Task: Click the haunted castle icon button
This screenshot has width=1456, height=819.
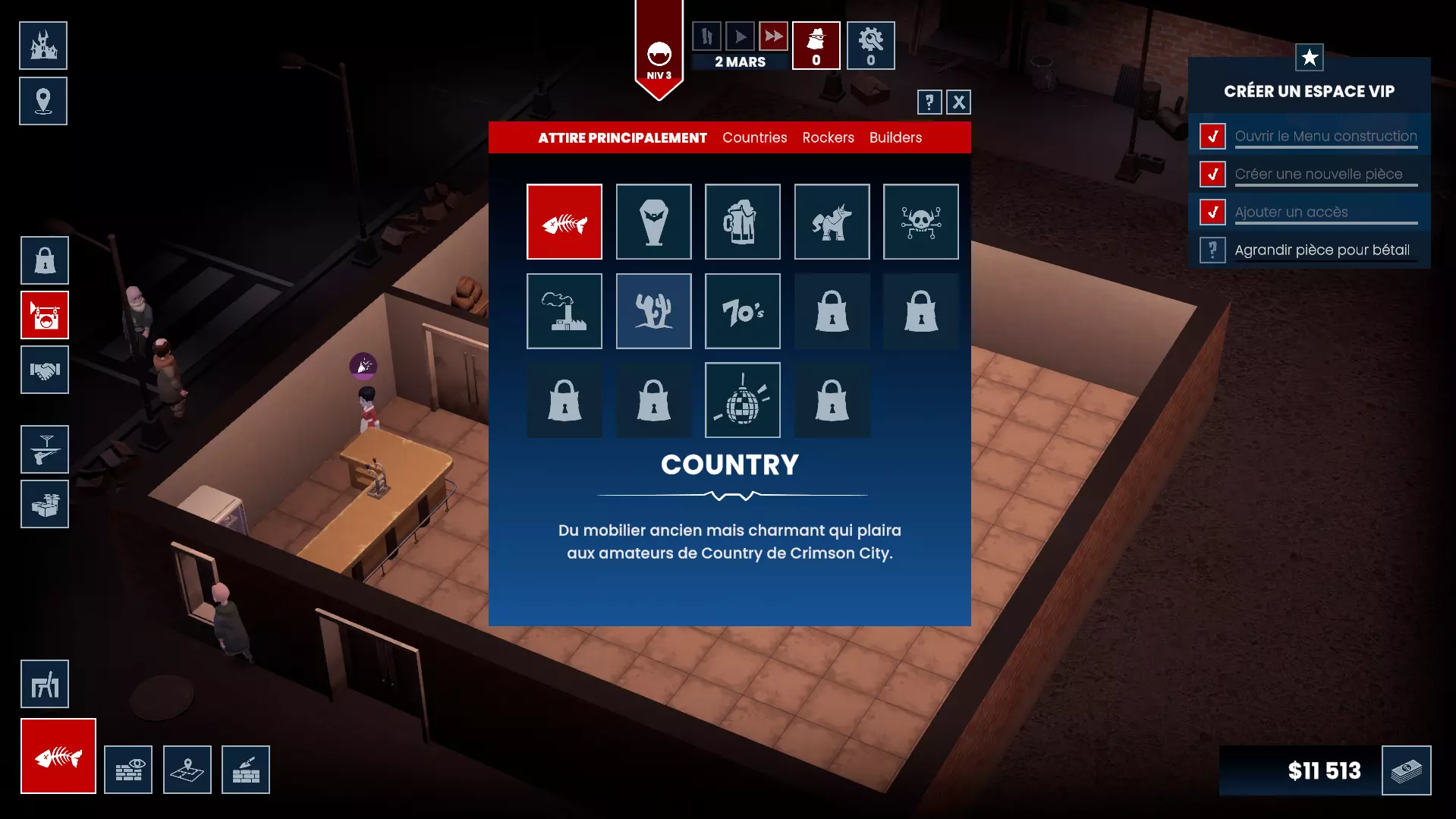Action: pyautogui.click(x=43, y=46)
